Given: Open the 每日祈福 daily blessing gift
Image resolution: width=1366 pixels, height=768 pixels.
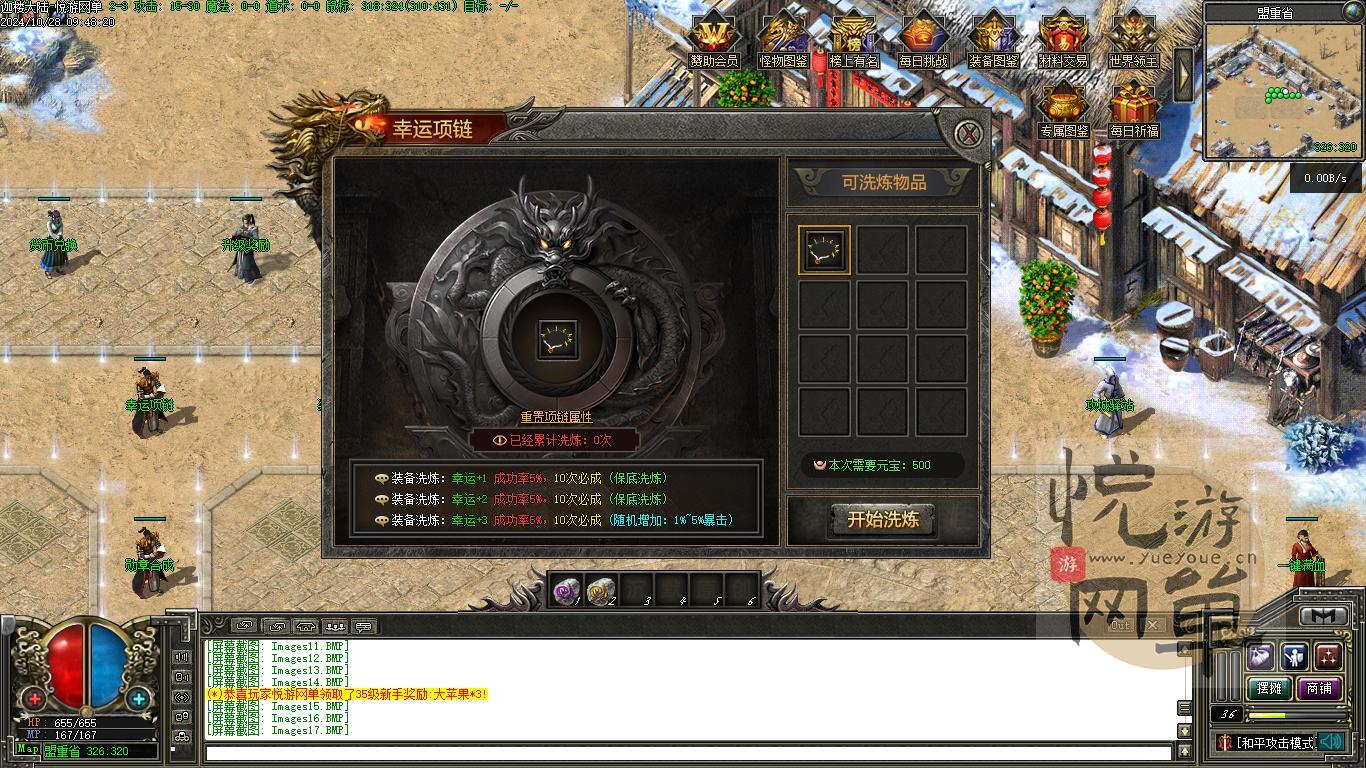Looking at the screenshot, I should tap(1133, 109).
